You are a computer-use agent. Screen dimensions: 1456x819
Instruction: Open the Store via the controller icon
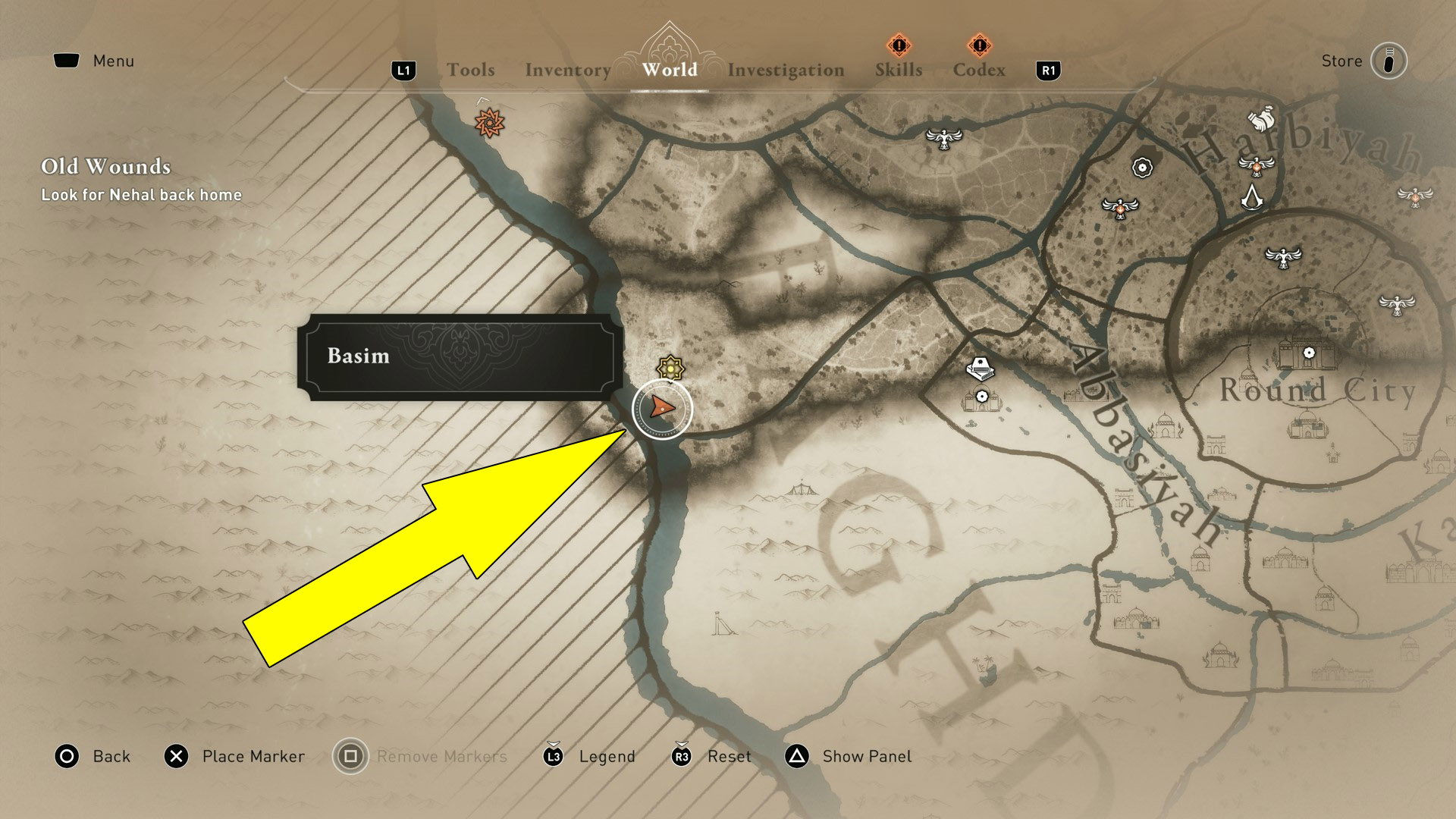click(x=1388, y=62)
